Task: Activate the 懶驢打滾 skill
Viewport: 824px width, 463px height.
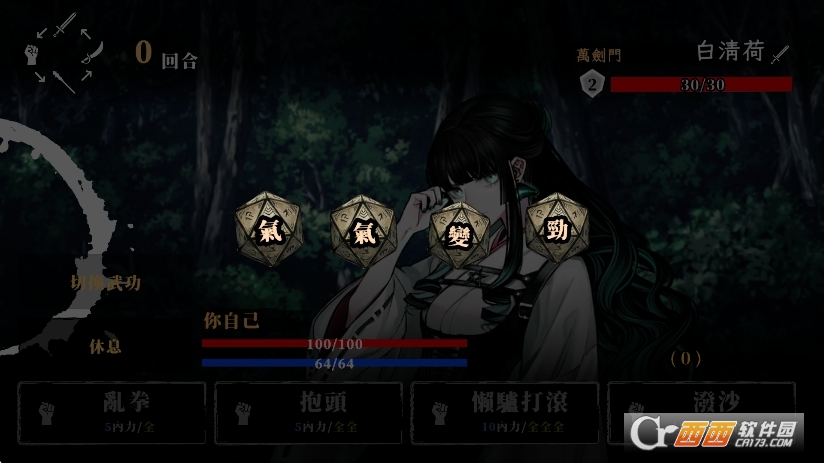Action: coord(504,412)
